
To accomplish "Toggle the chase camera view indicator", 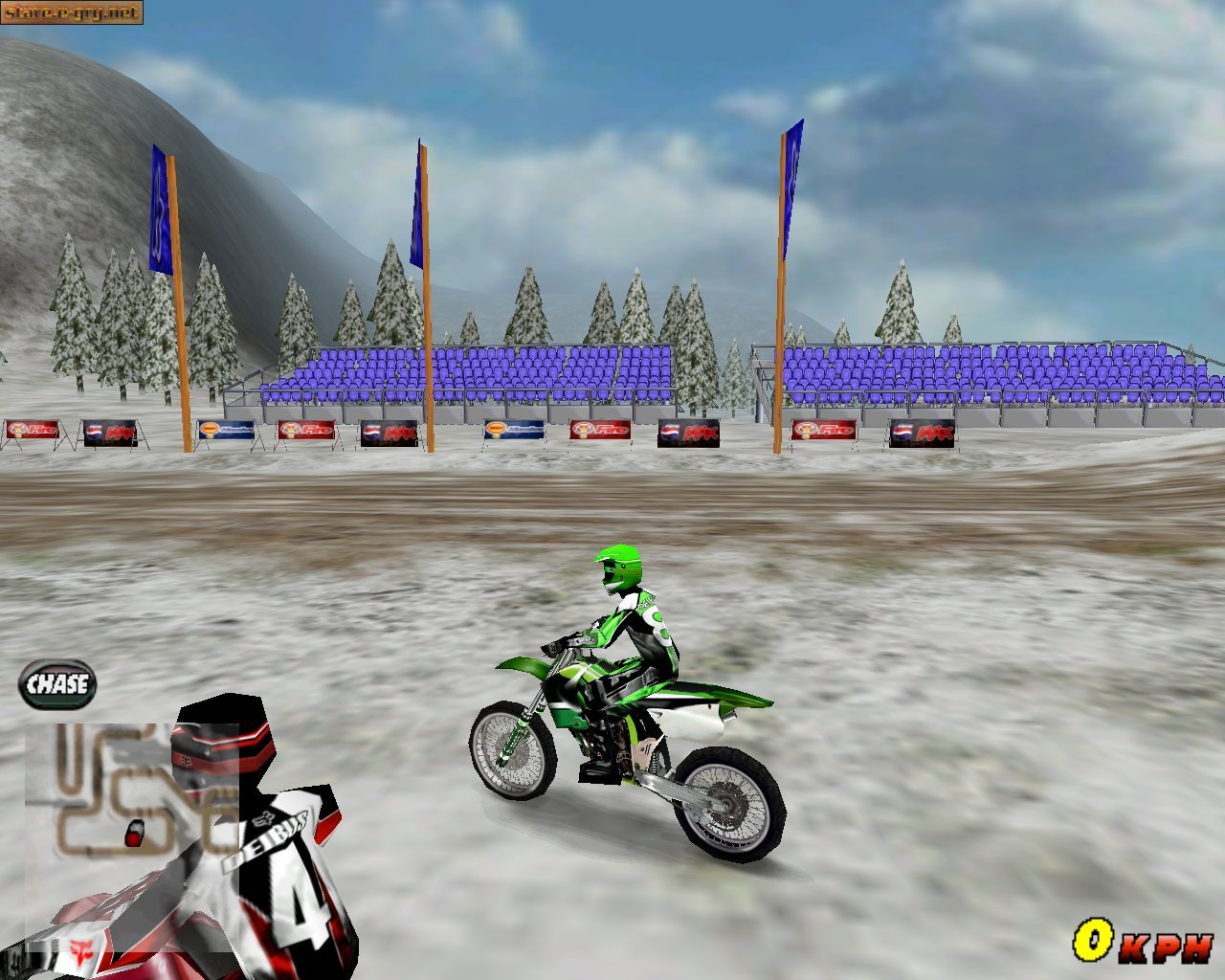I will click(57, 683).
